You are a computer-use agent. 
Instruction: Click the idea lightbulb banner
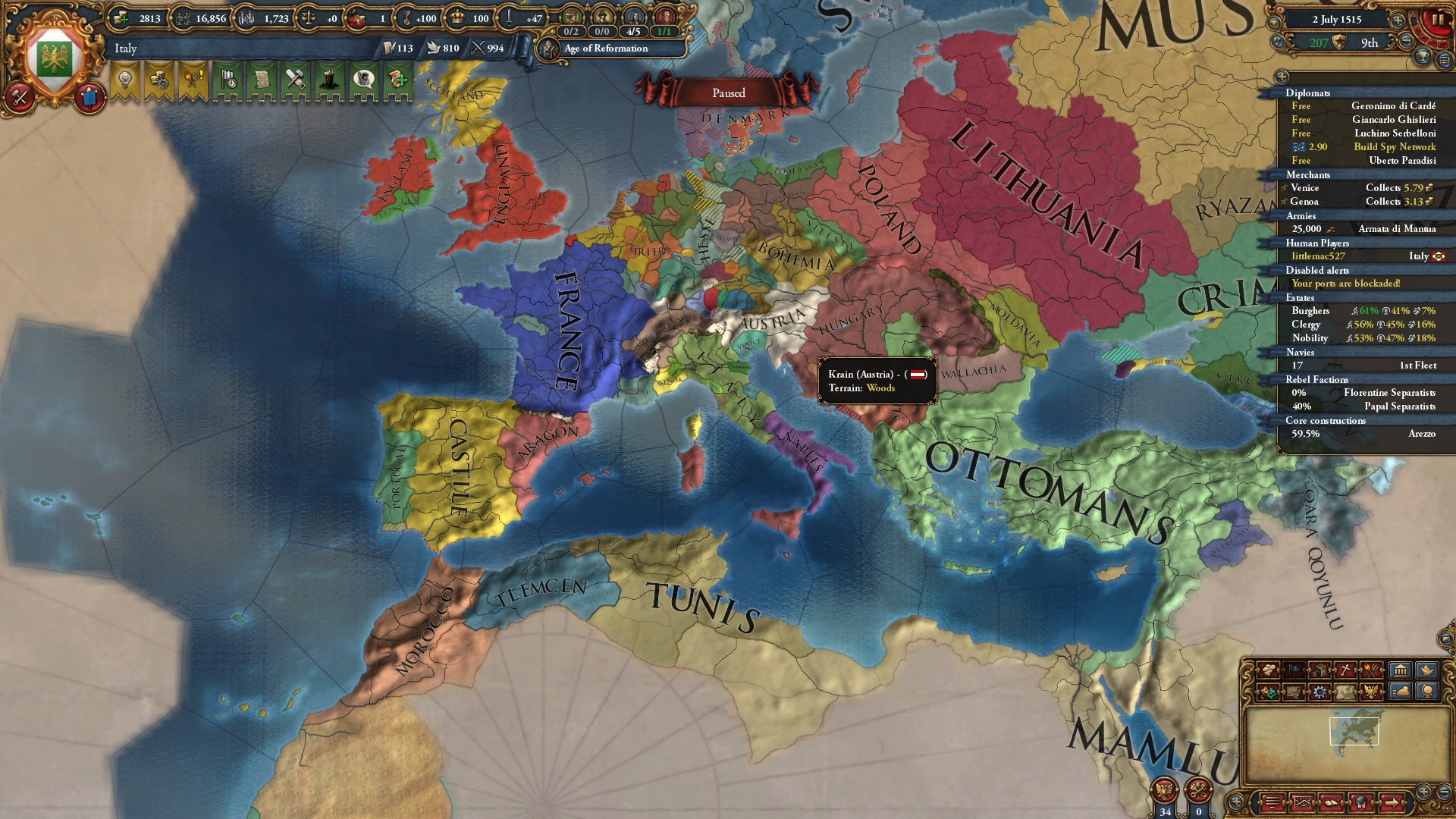click(x=125, y=80)
